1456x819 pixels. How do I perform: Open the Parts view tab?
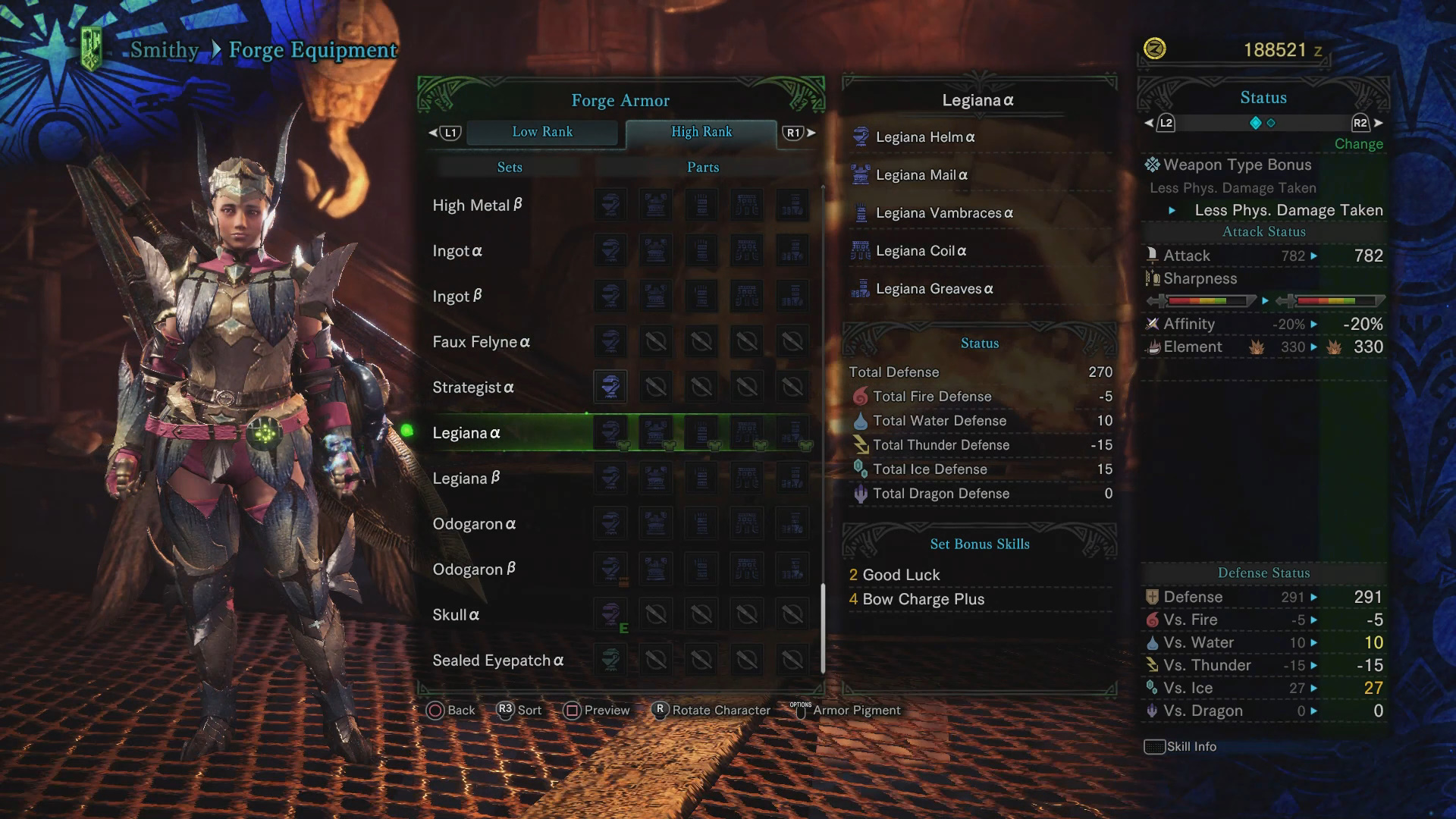point(701,167)
